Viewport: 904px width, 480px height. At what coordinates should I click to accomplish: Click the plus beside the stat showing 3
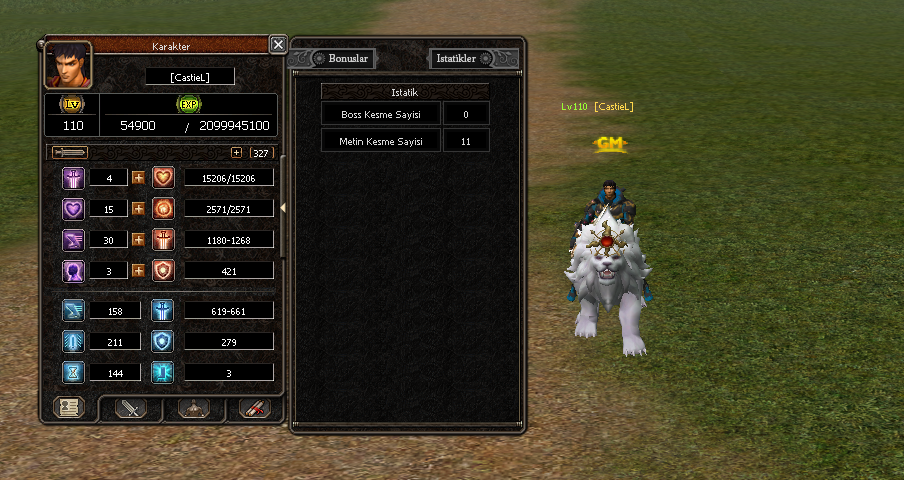[138, 270]
